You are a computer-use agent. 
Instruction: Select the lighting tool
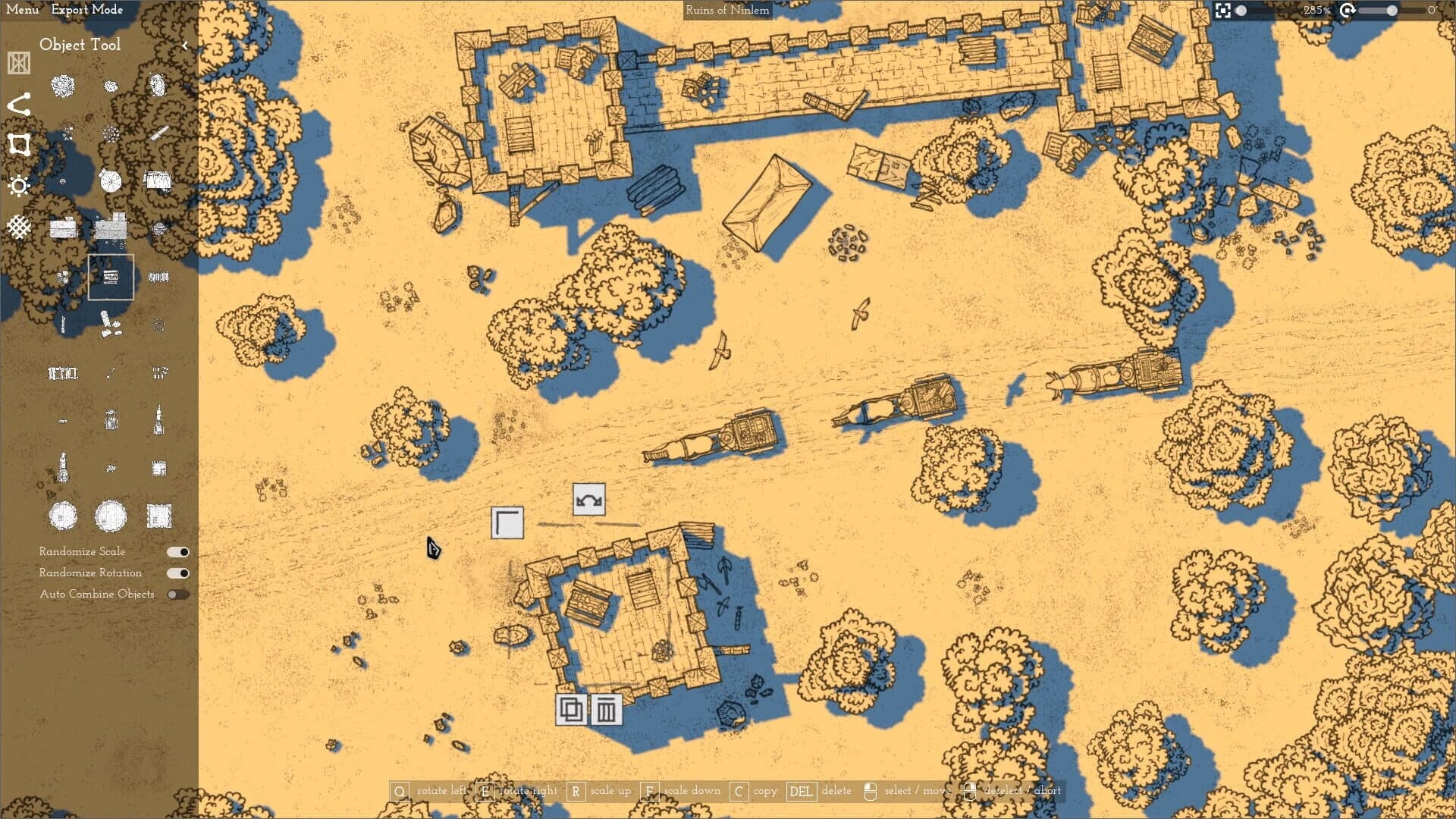(19, 185)
